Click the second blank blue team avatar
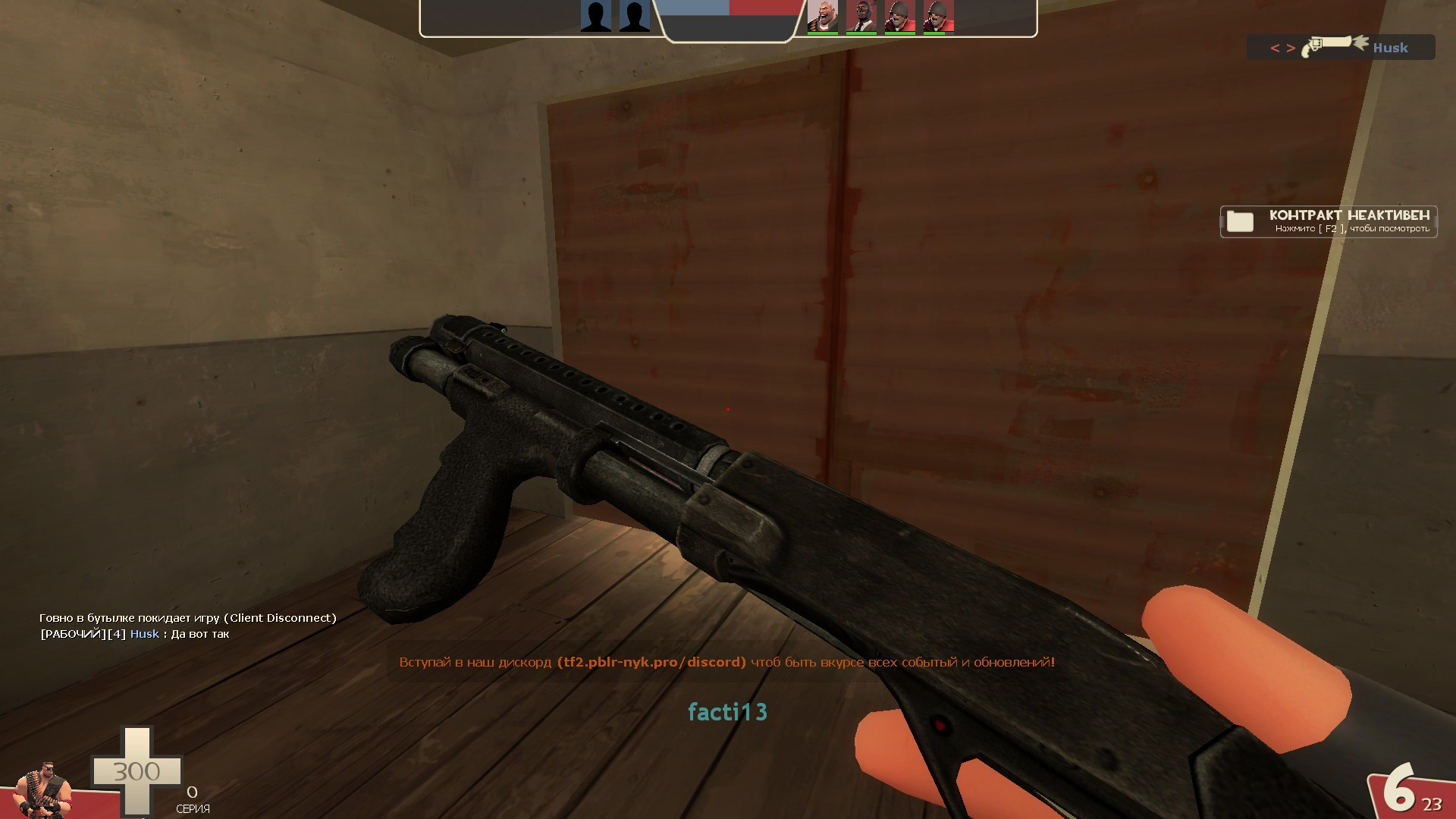The height and width of the screenshot is (819, 1456). tap(634, 17)
